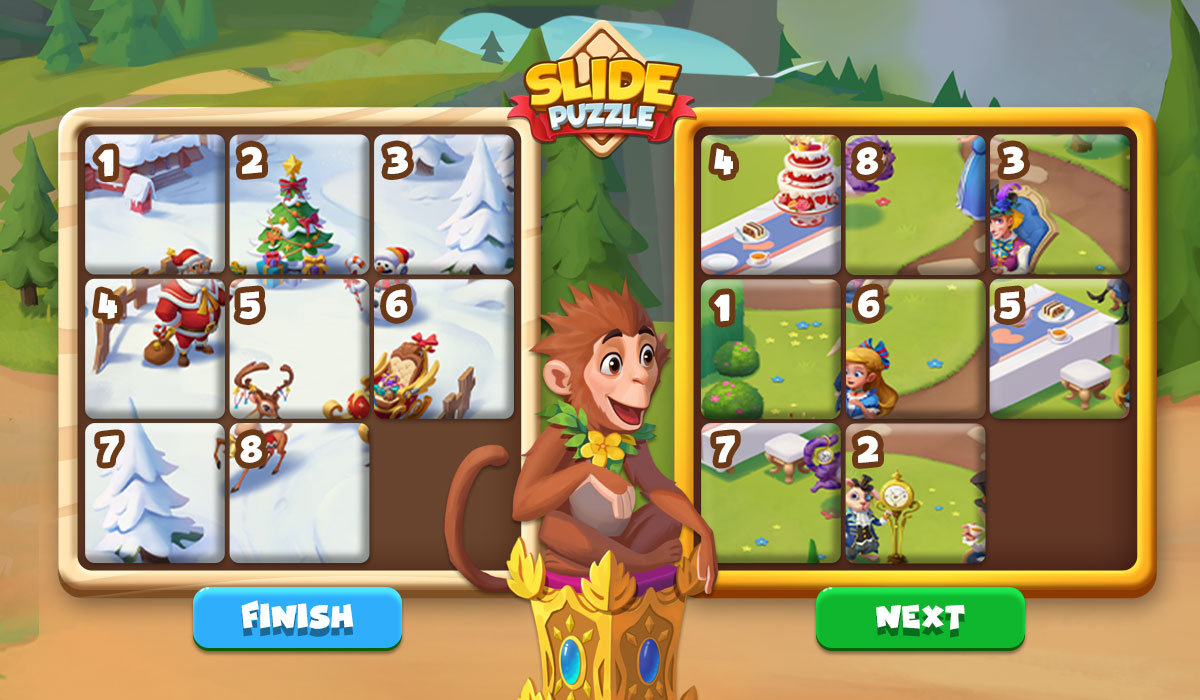
Task: Select the Santa Claus tile numbered 4
Action: click(x=155, y=348)
